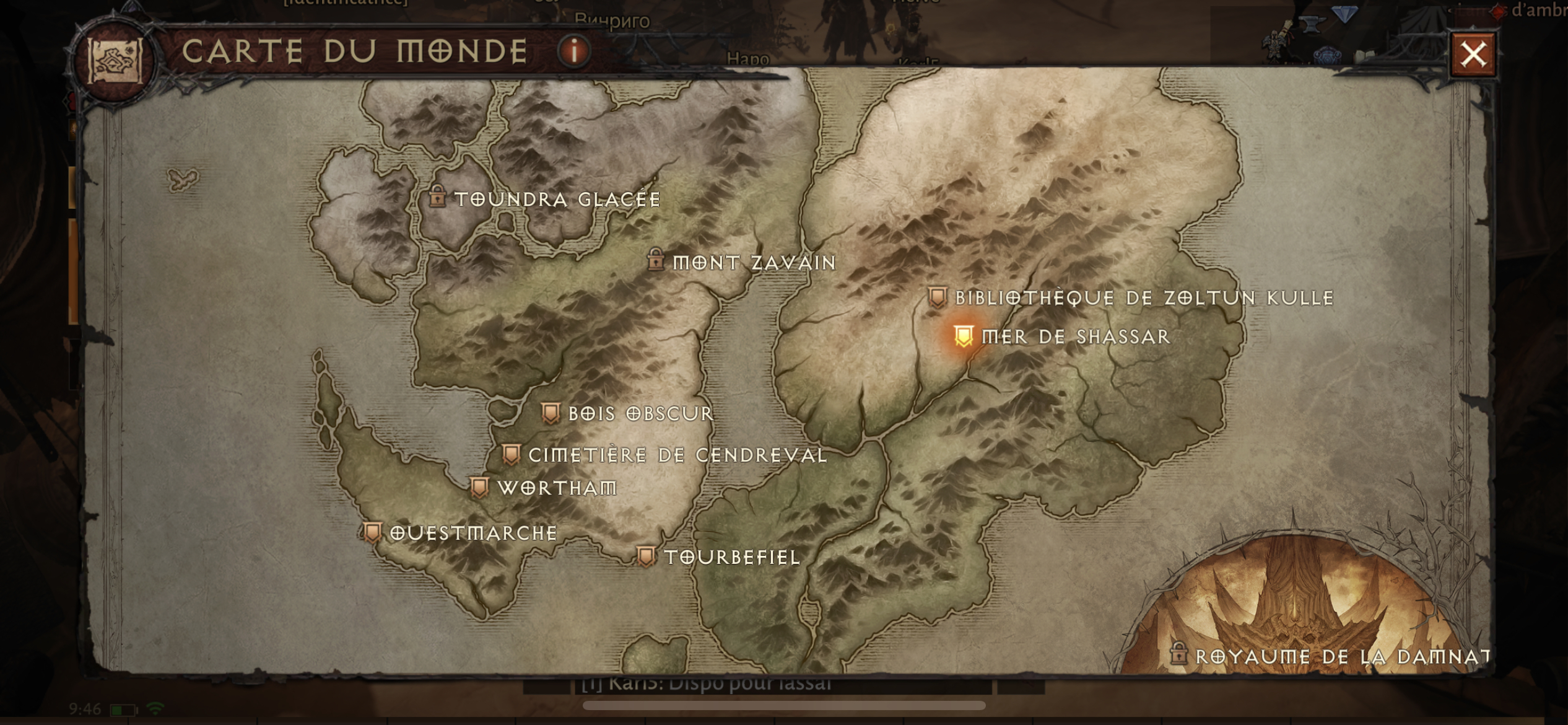The height and width of the screenshot is (725, 1568).
Task: Select the highlighted Mer de Shassar zone
Action: pyautogui.click(x=964, y=336)
